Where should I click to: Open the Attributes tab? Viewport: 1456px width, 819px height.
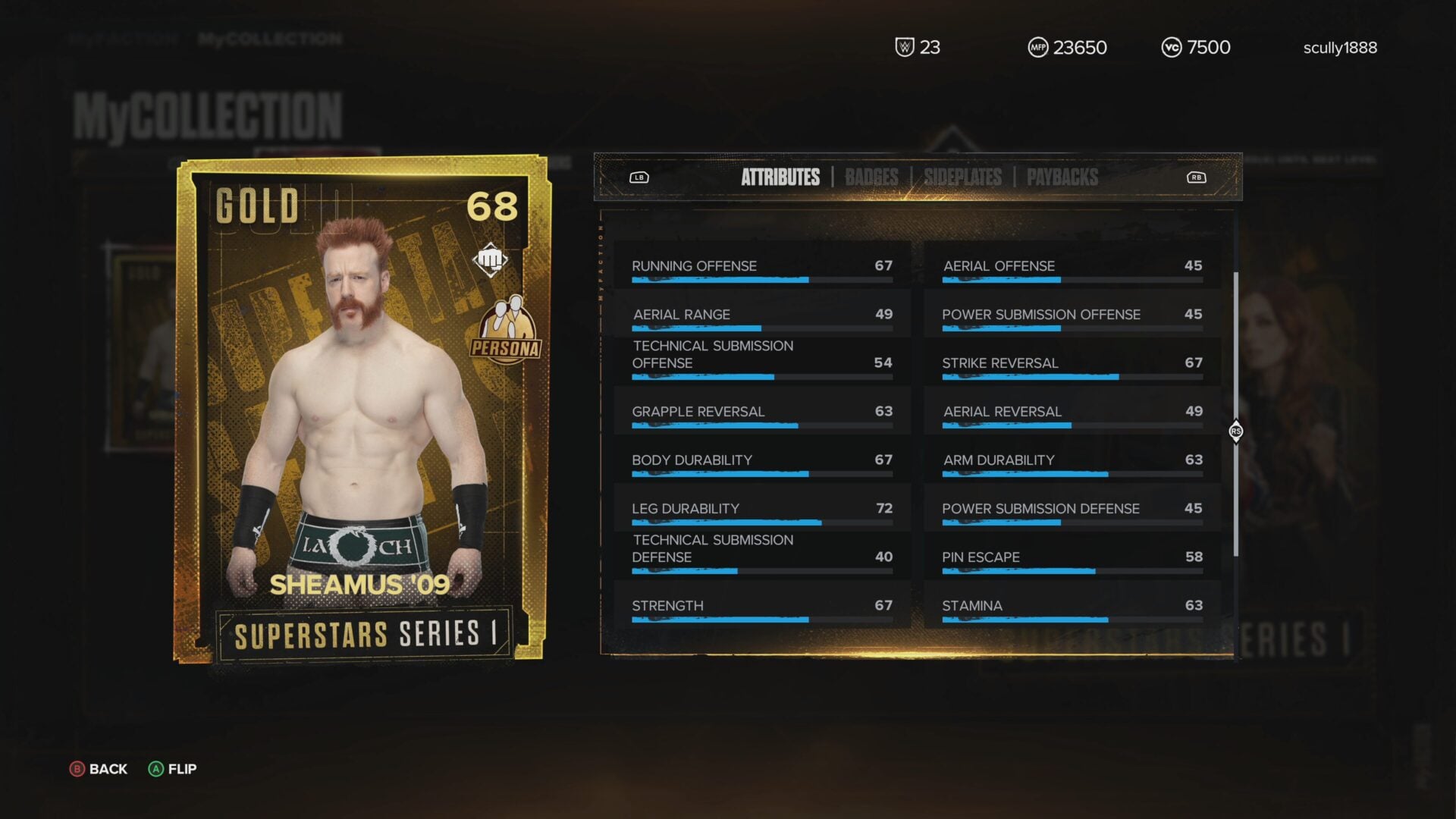pyautogui.click(x=780, y=177)
